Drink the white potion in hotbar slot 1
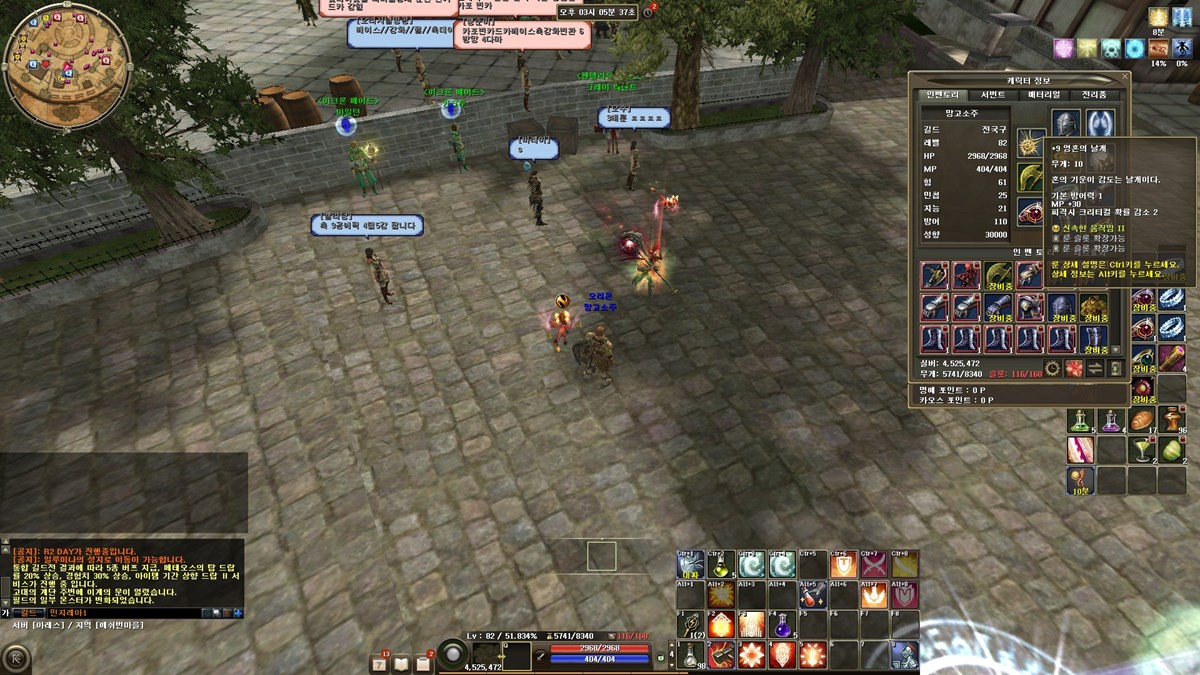Screen dimensions: 1200x675 (x=690, y=656)
